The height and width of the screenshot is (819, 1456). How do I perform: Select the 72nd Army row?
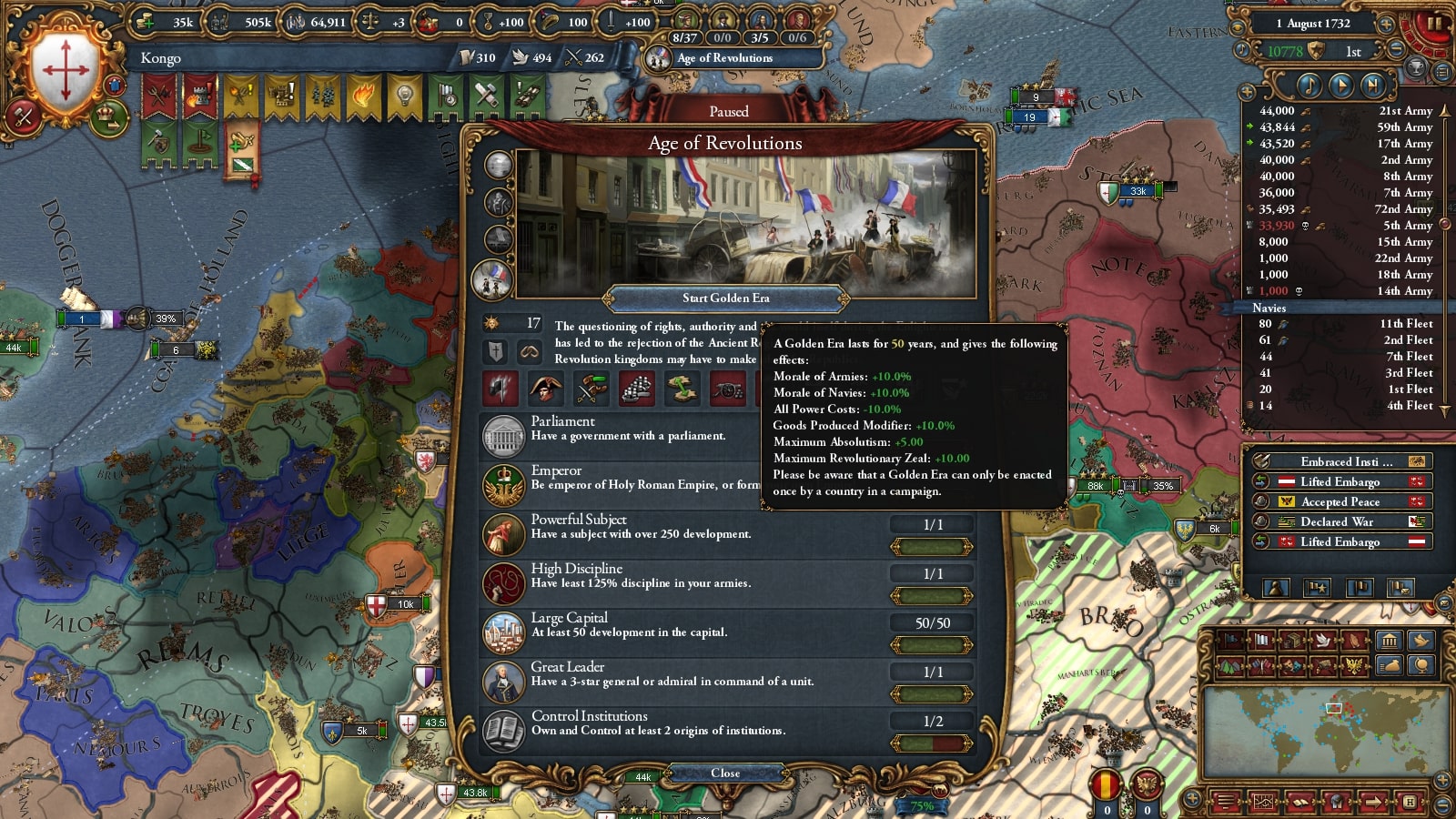(1345, 209)
